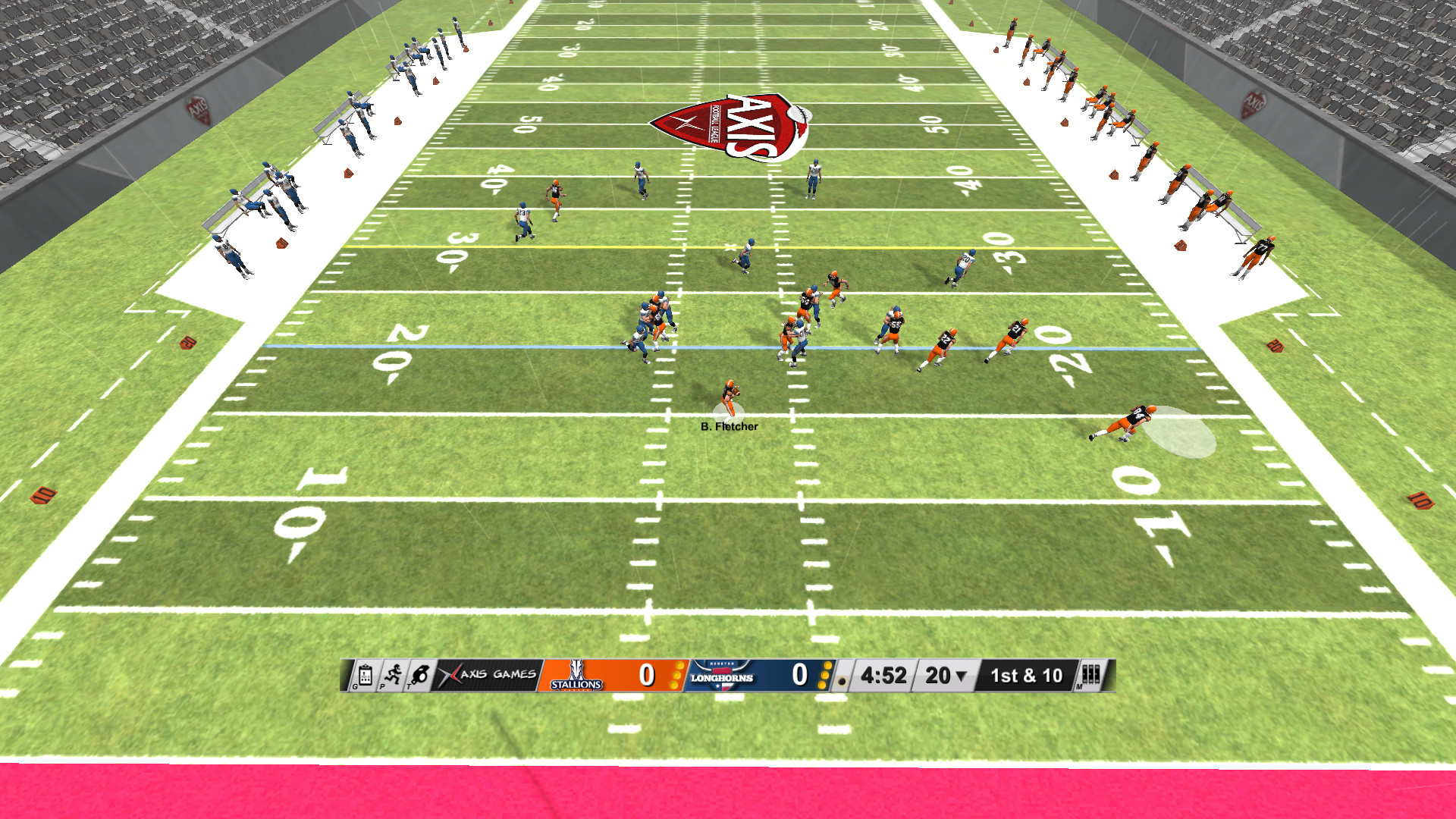Image resolution: width=1456 pixels, height=819 pixels.
Task: Open the game plan clipboard icon labeled G
Action: coord(363,674)
